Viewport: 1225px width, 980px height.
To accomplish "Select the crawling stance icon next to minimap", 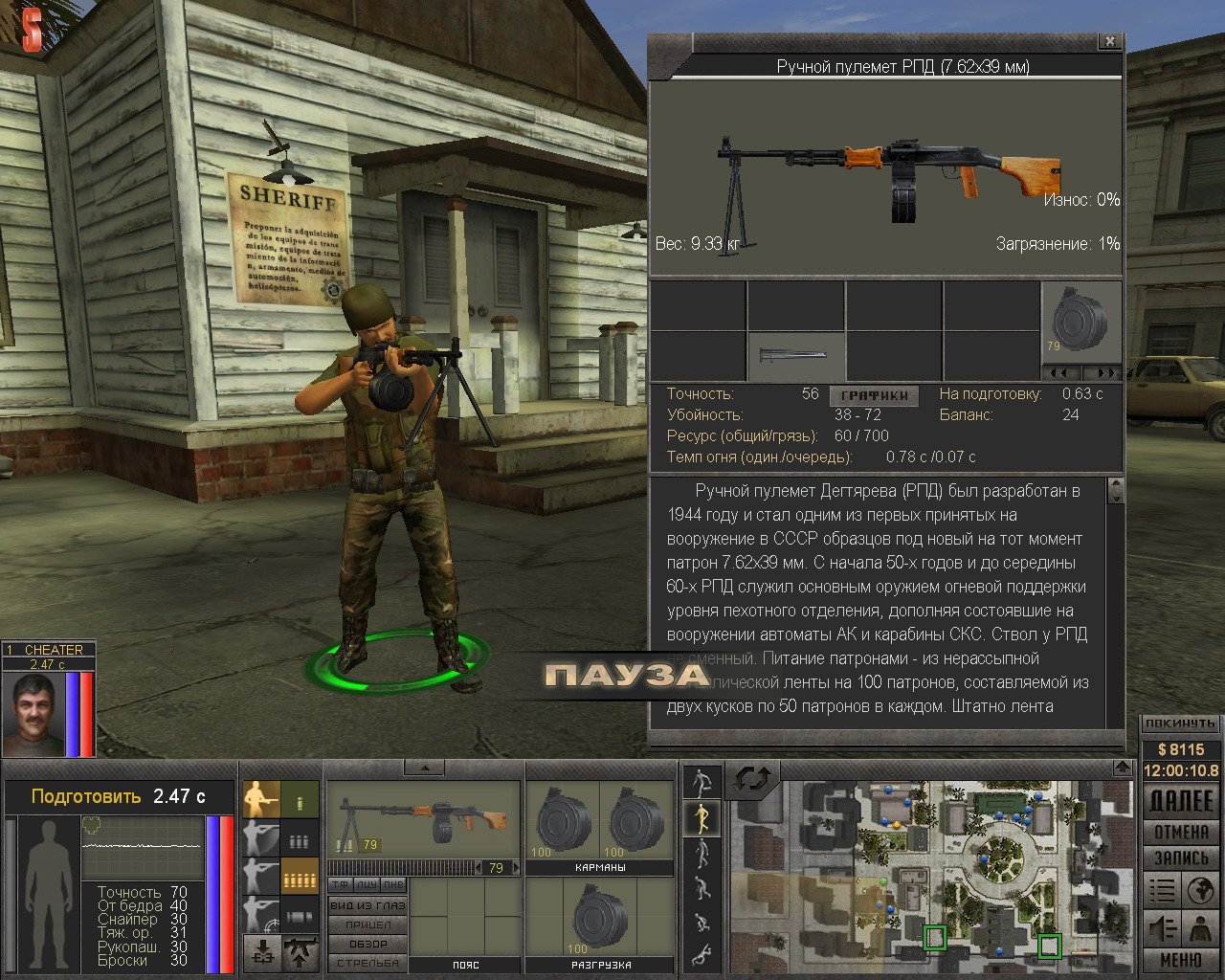I will click(702, 954).
